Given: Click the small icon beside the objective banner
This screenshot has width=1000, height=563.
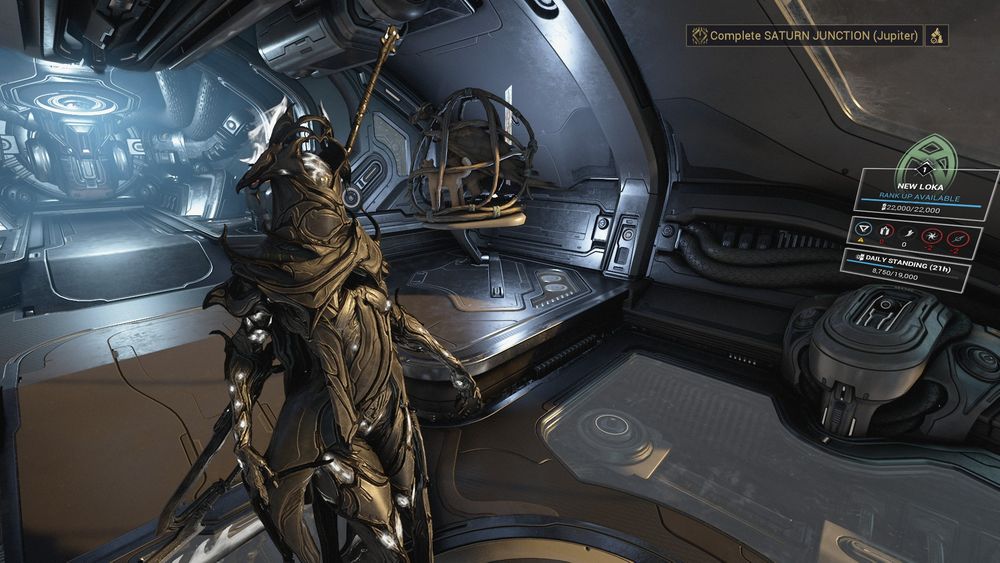Looking at the screenshot, I should (937, 35).
